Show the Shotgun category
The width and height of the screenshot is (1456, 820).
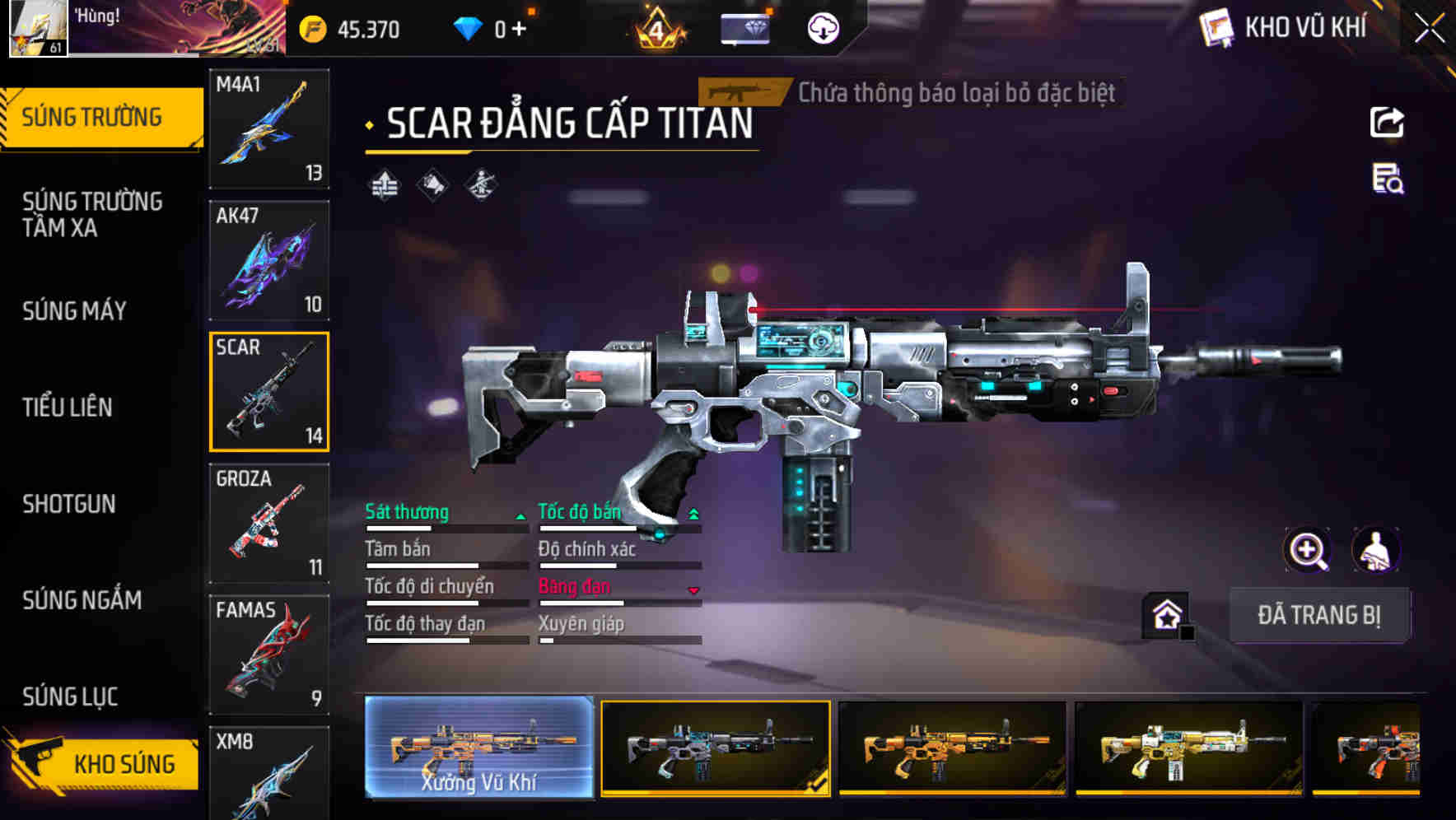click(69, 504)
